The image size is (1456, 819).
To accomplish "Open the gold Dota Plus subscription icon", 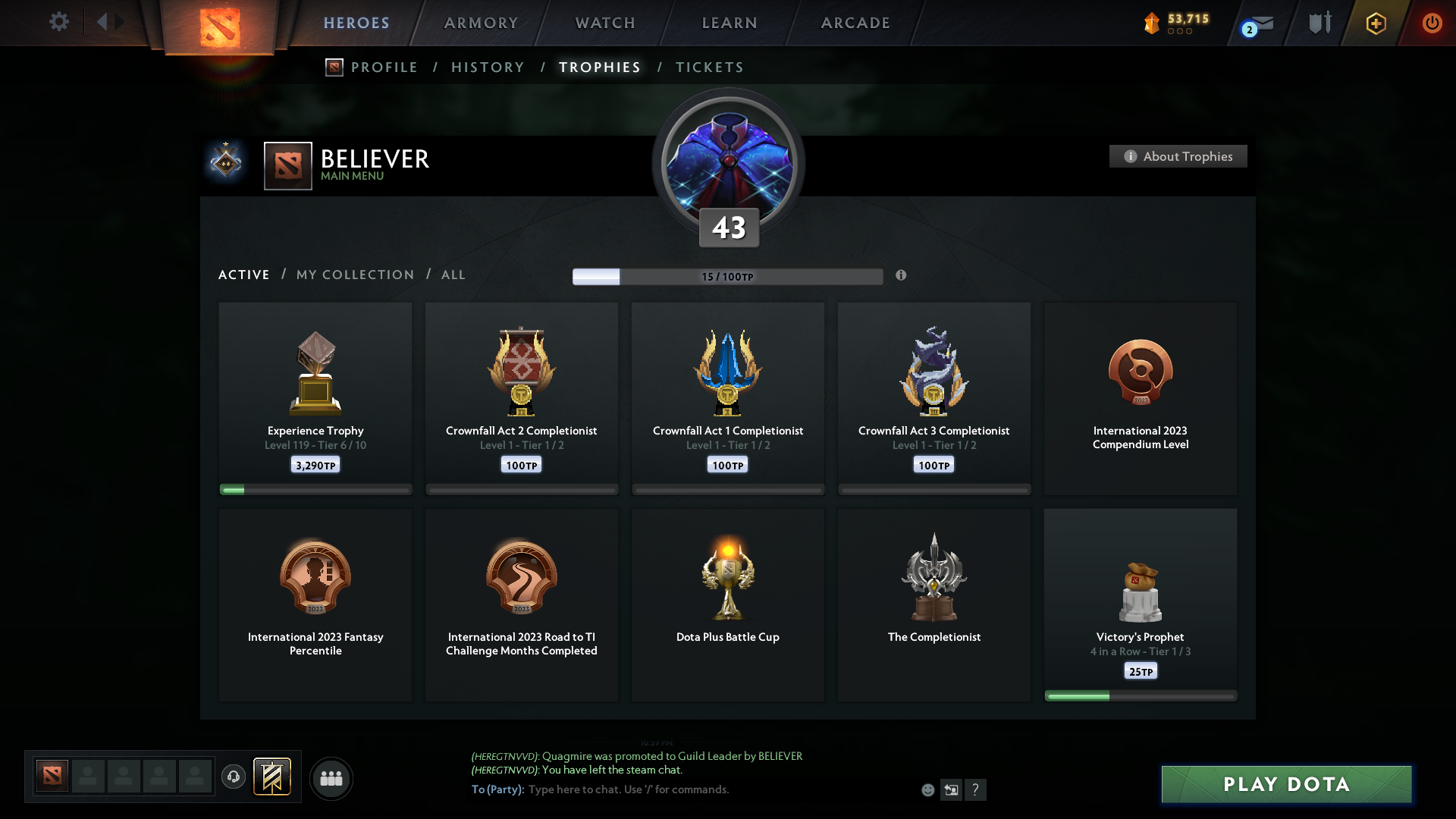I will coord(1376,23).
